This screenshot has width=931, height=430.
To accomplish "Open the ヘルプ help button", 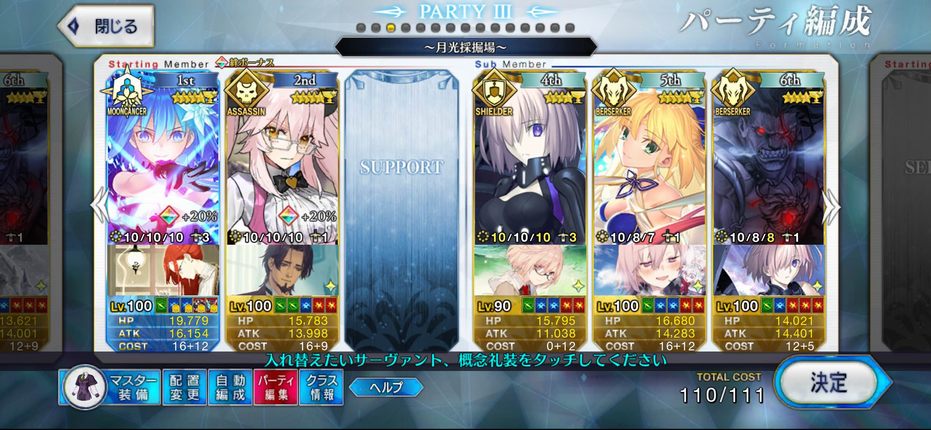I will pyautogui.click(x=384, y=387).
